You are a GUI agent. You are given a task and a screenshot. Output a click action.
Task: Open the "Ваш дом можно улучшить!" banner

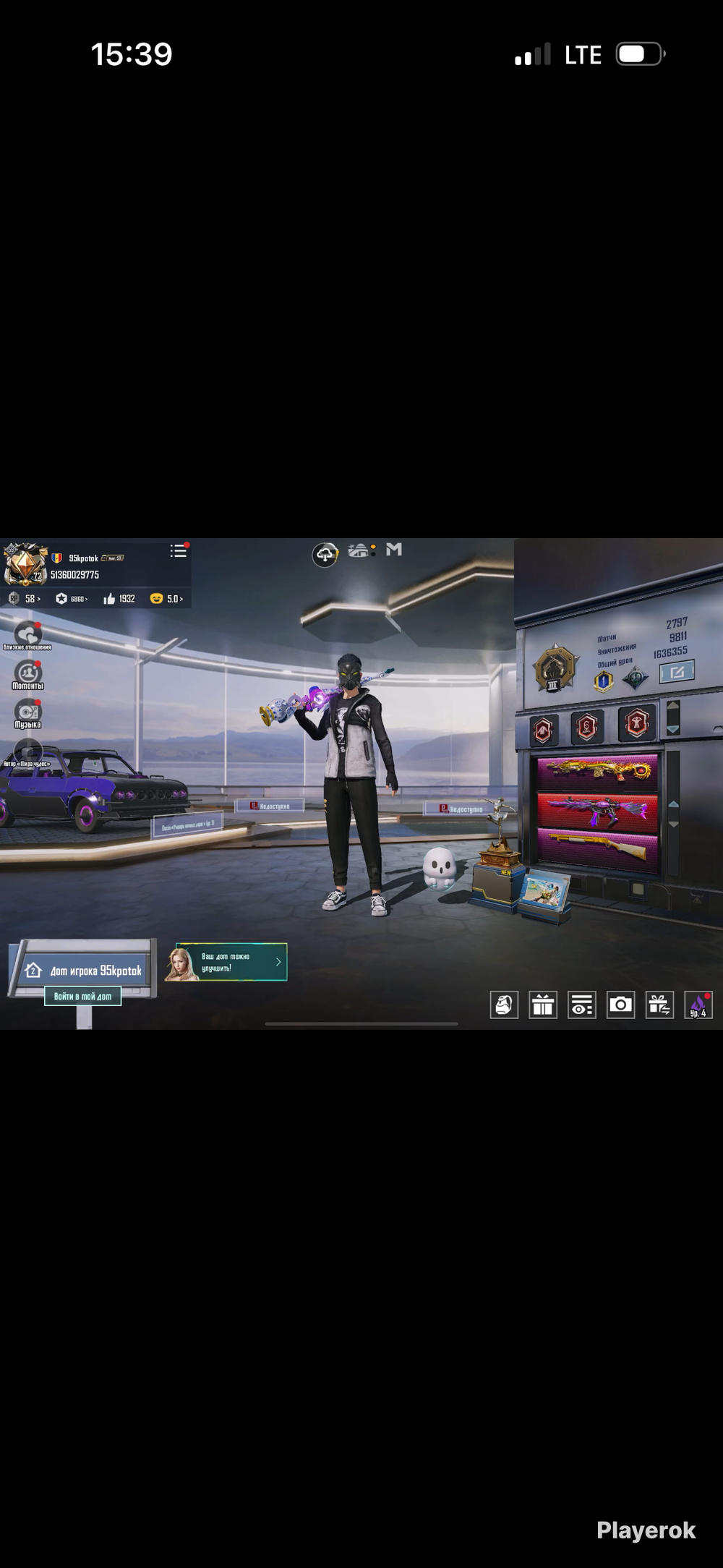pos(231,962)
